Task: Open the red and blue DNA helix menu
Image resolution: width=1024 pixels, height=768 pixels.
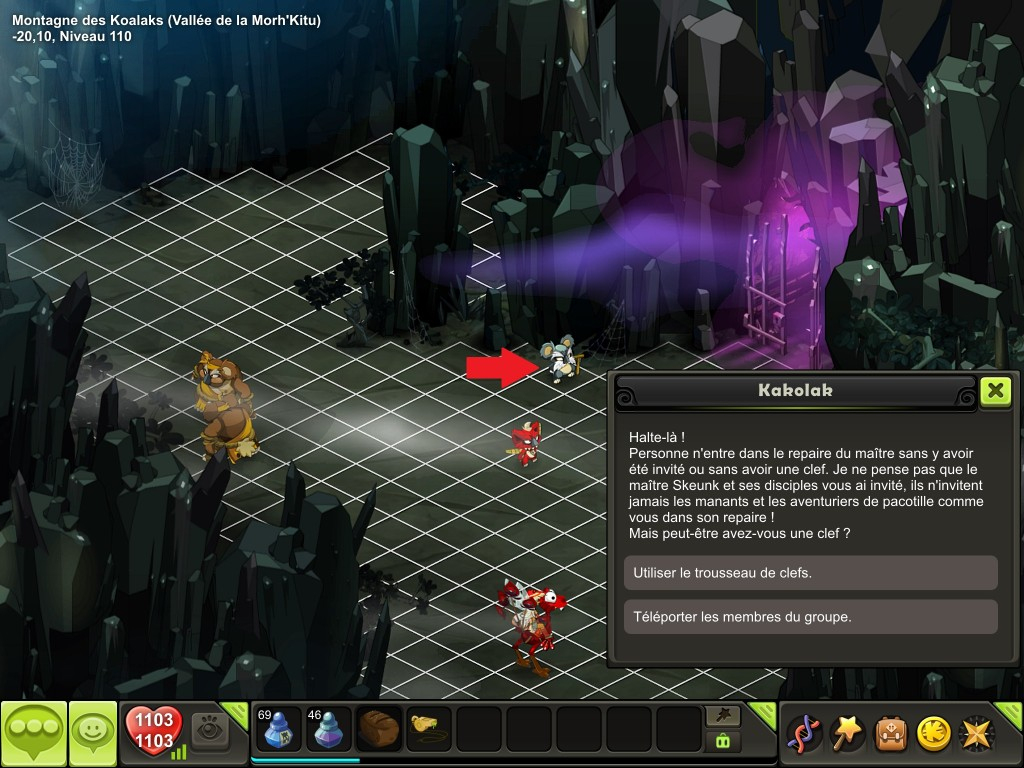Action: [x=805, y=734]
